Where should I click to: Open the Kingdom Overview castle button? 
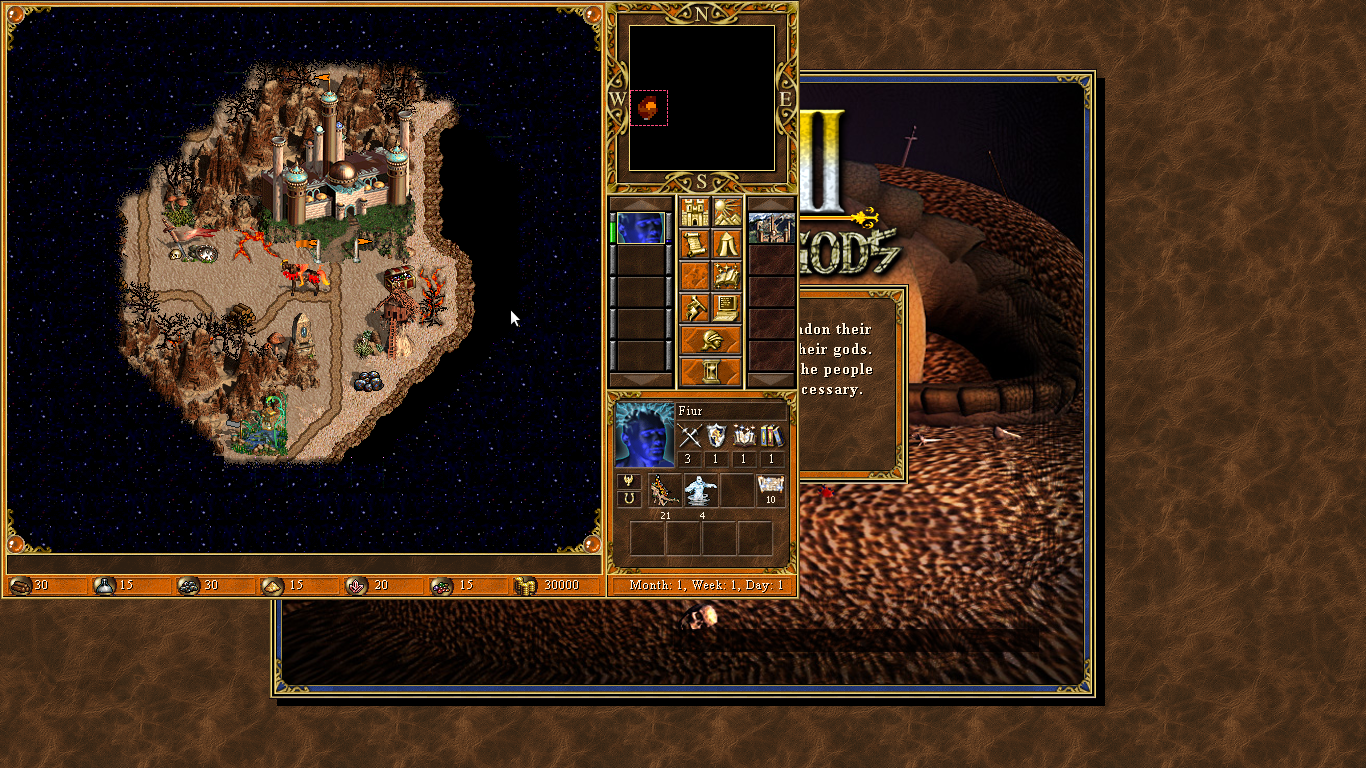(695, 213)
